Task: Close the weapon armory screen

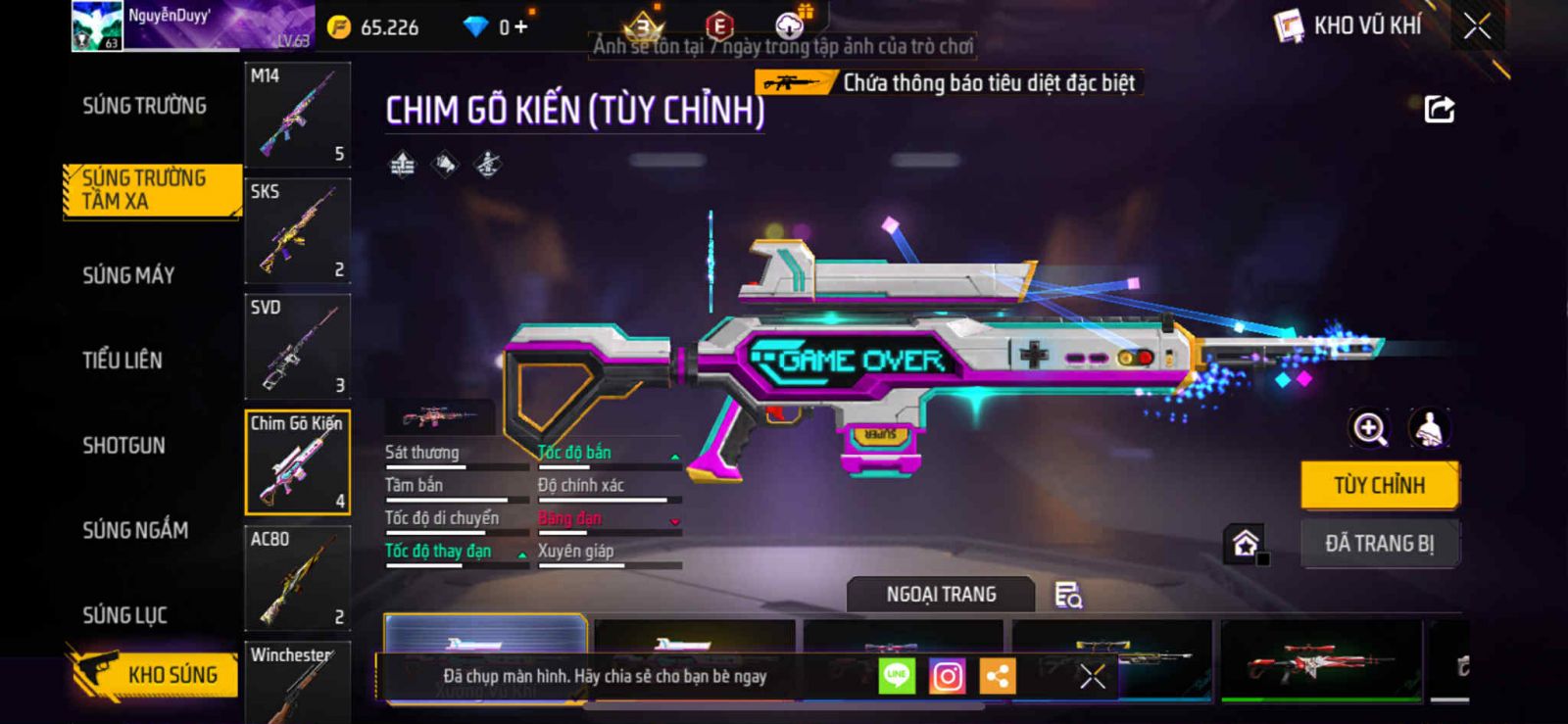Action: point(1477,26)
